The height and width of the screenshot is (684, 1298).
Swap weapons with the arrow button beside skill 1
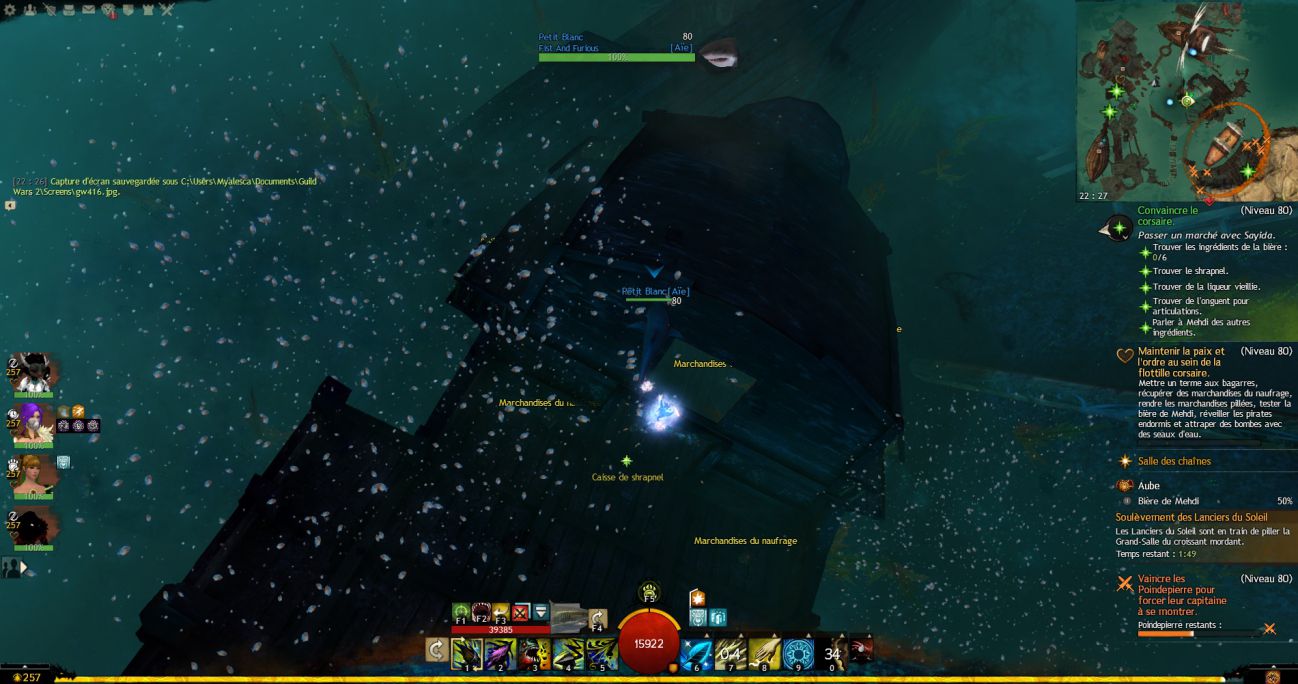point(436,651)
